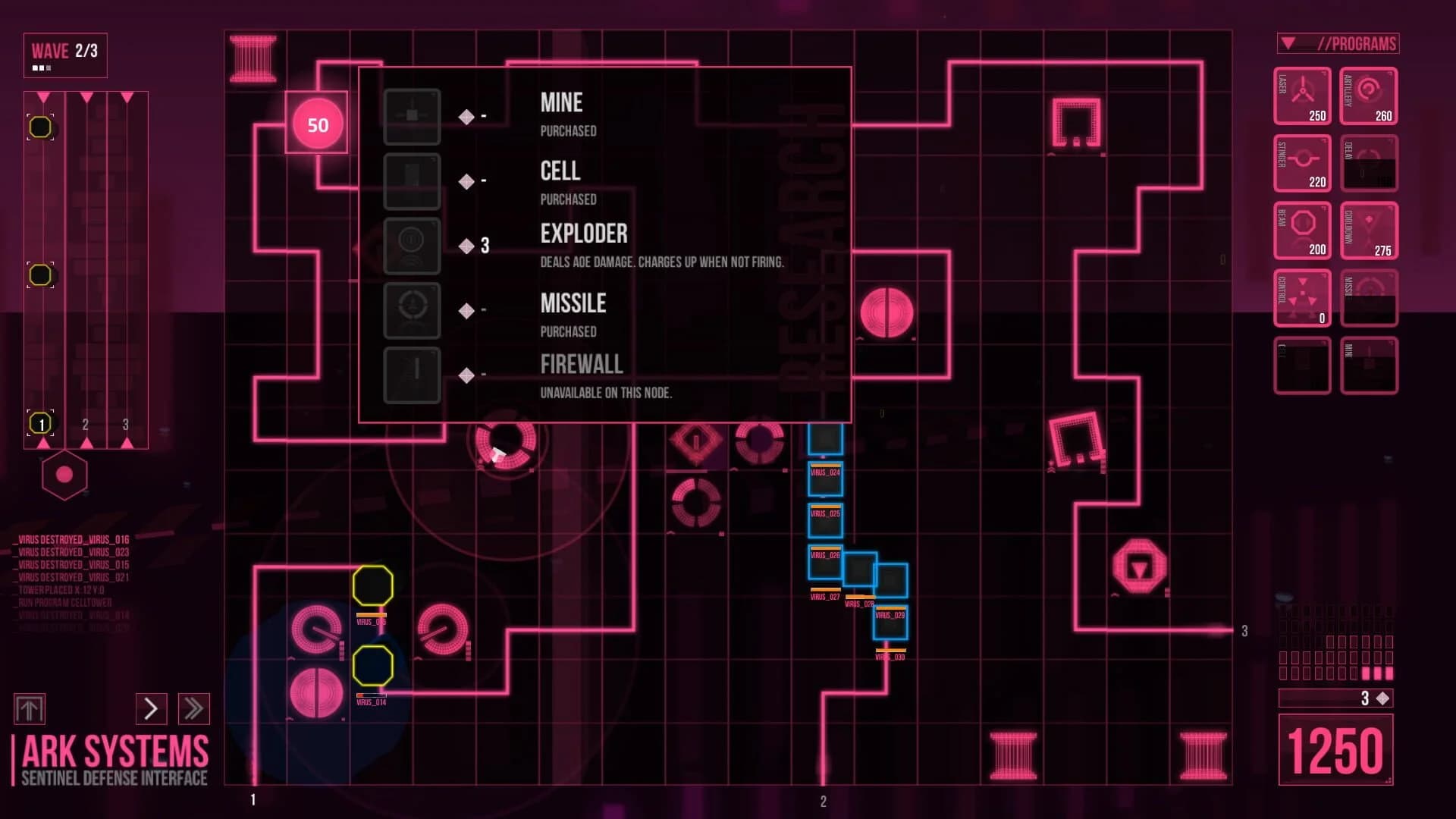Select the Control program icon
Screen dimensions: 1456x819
point(1301,297)
